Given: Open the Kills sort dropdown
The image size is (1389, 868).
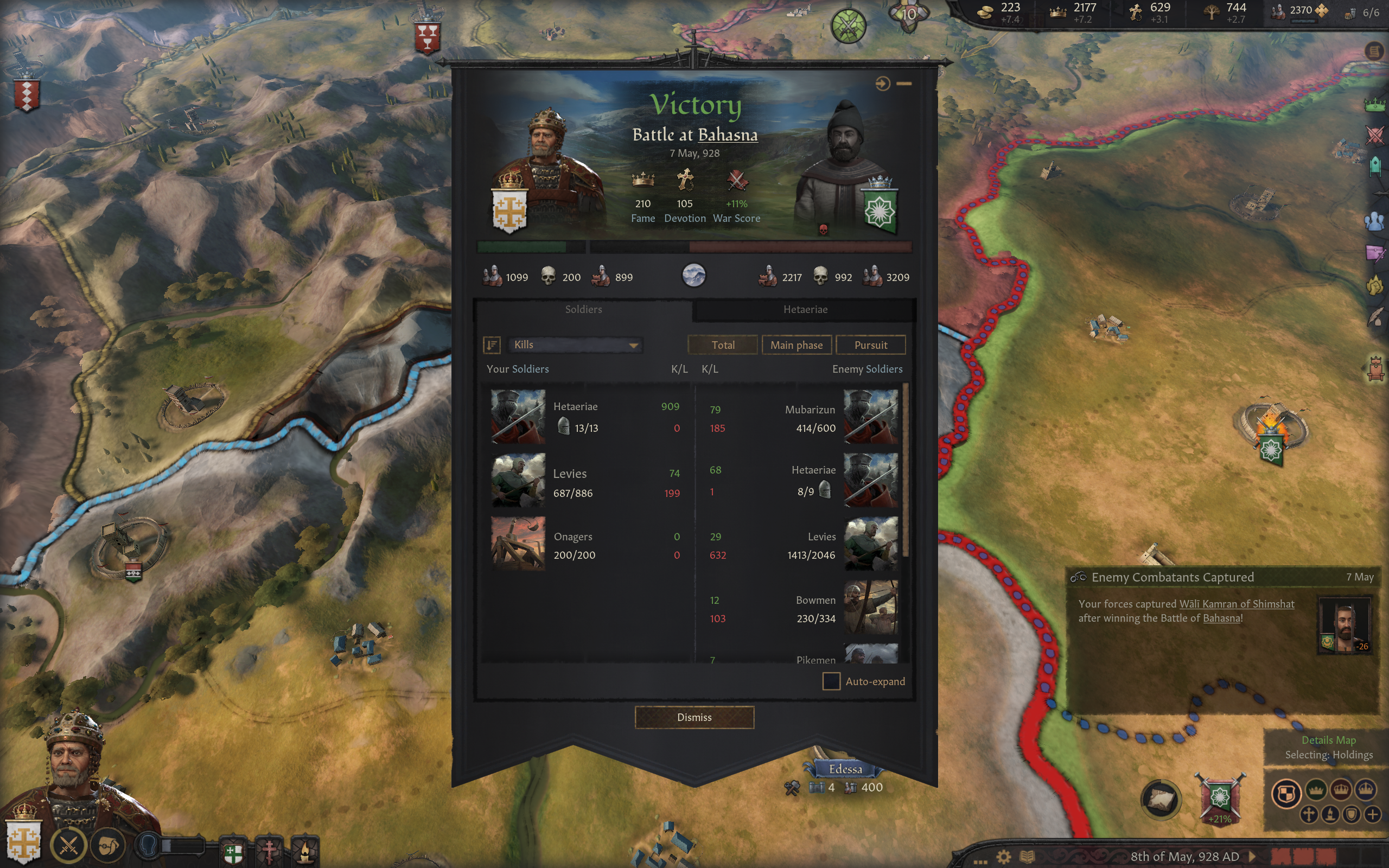Looking at the screenshot, I should [575, 345].
